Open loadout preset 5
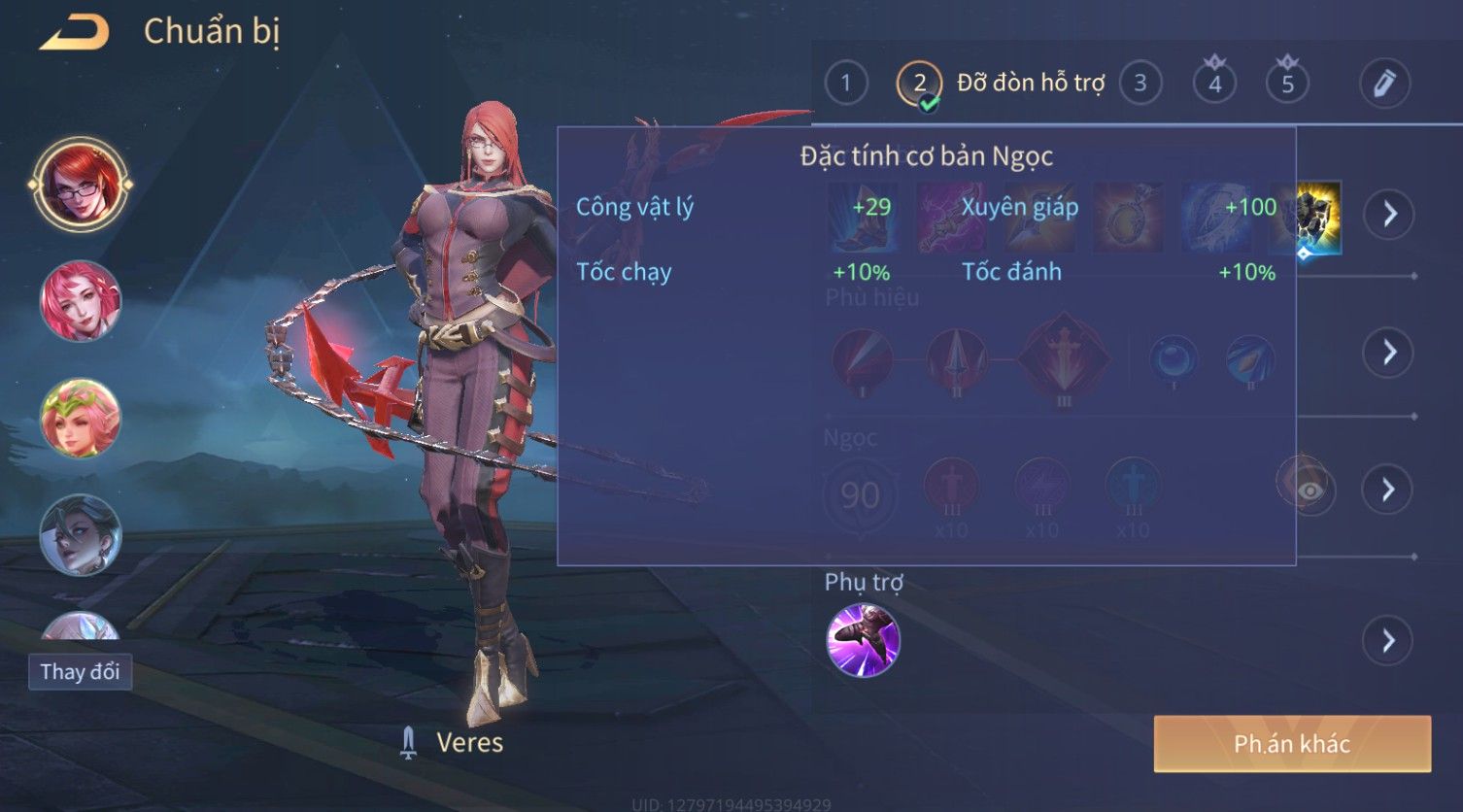The image size is (1463, 812). (x=1287, y=84)
